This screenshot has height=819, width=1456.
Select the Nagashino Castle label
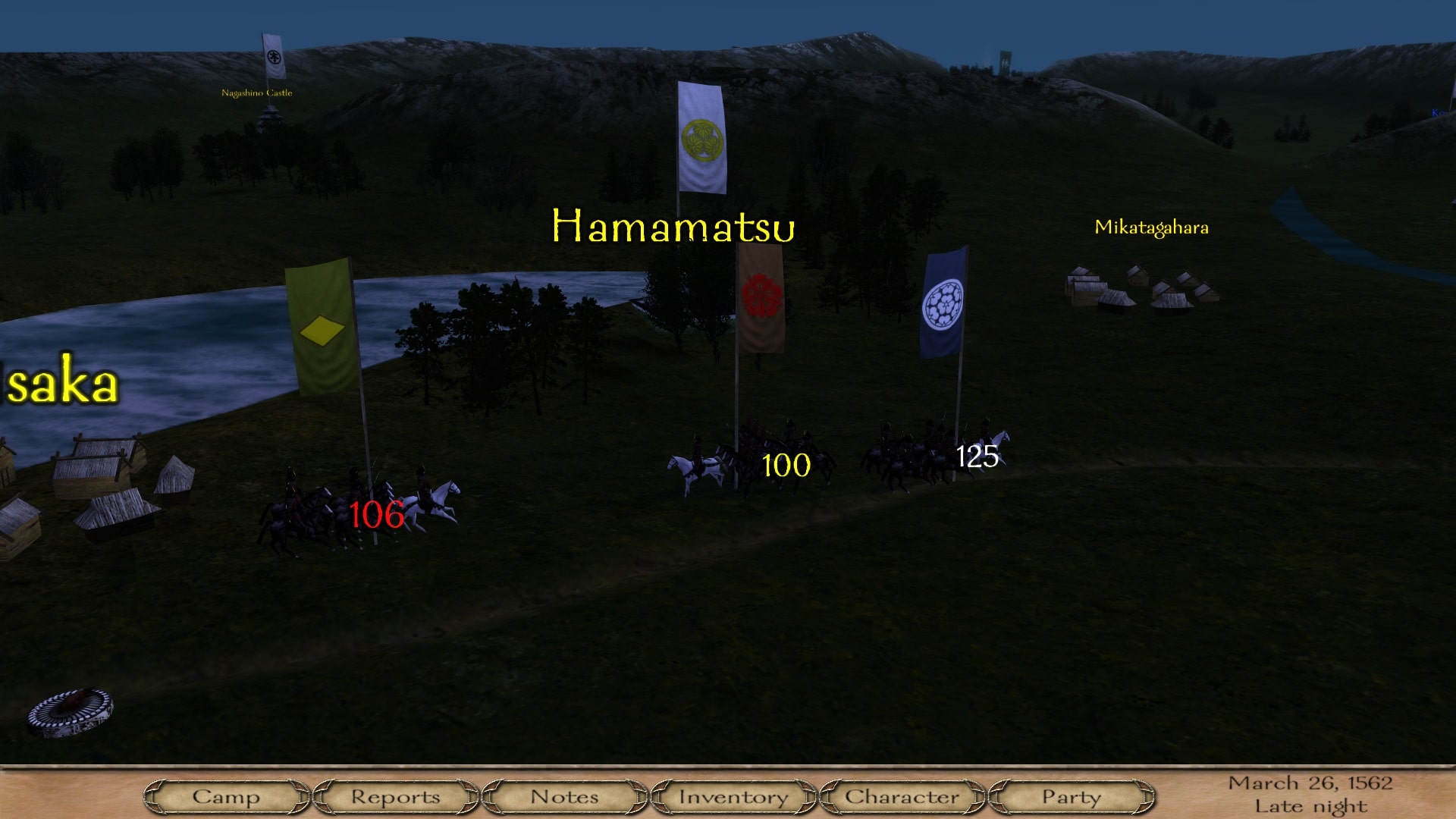tap(256, 93)
